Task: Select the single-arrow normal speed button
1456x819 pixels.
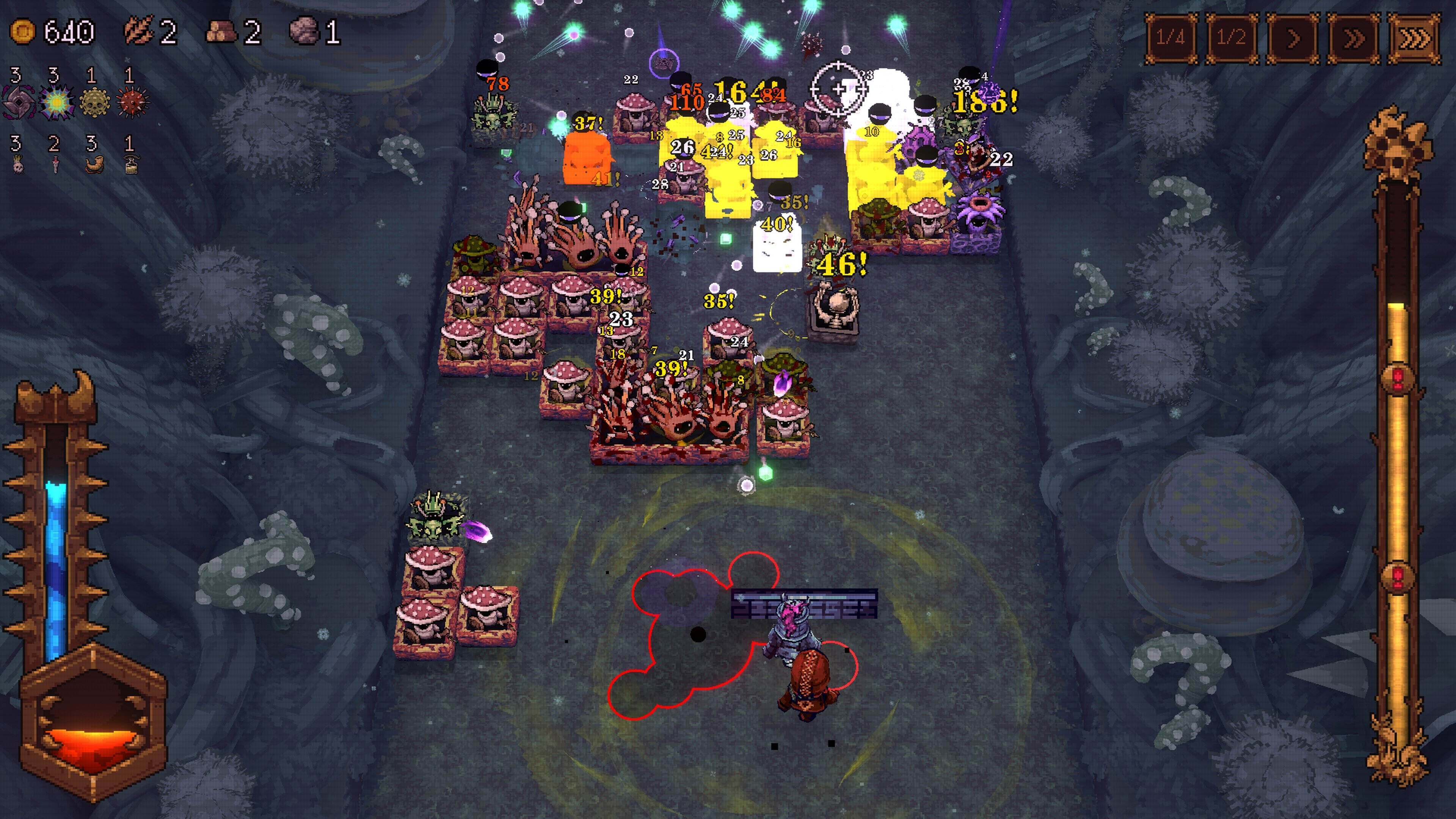Action: pyautogui.click(x=1293, y=38)
